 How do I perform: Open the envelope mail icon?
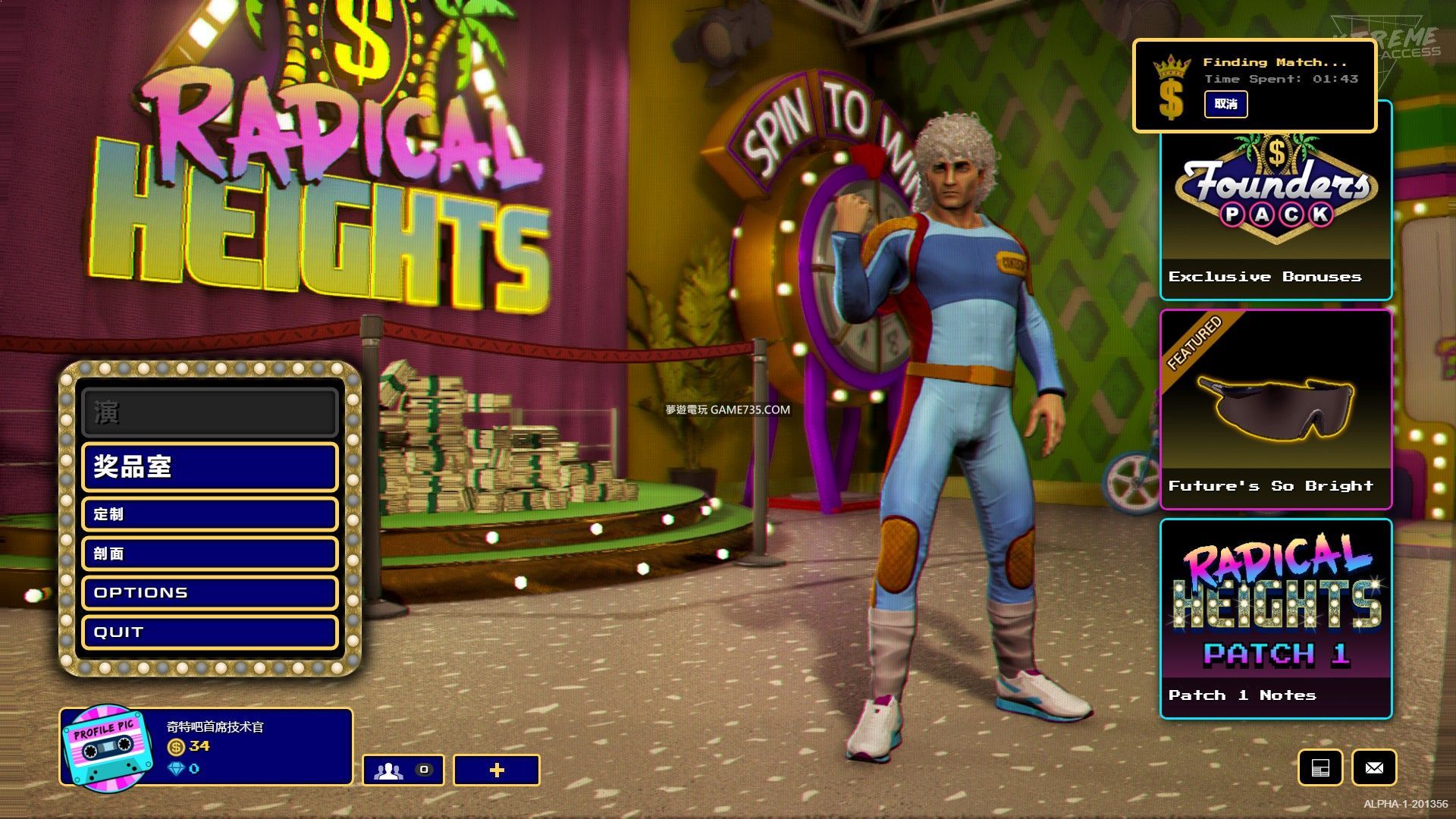coord(1374,768)
